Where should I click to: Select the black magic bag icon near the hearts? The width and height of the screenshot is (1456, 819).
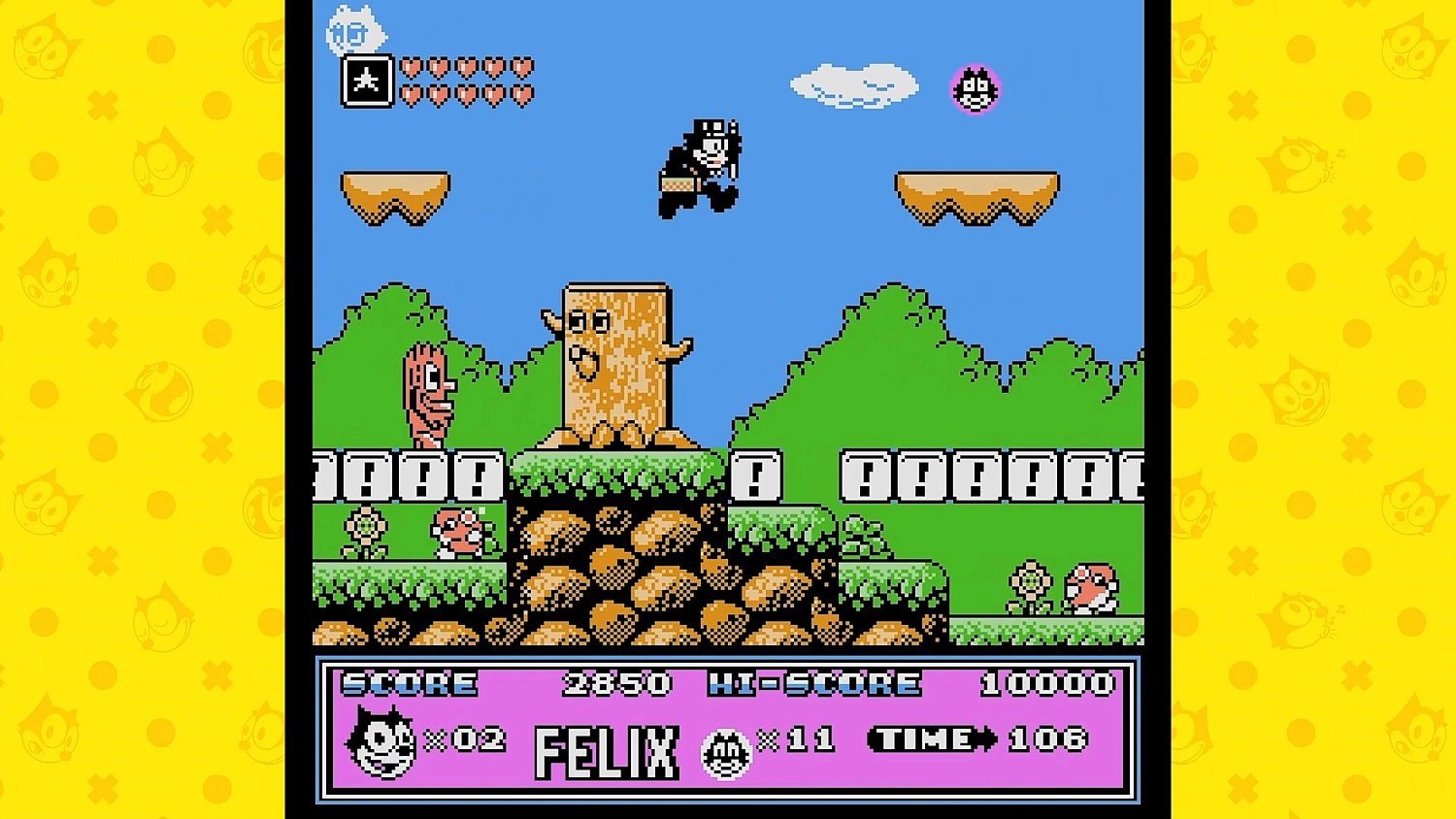pos(366,82)
